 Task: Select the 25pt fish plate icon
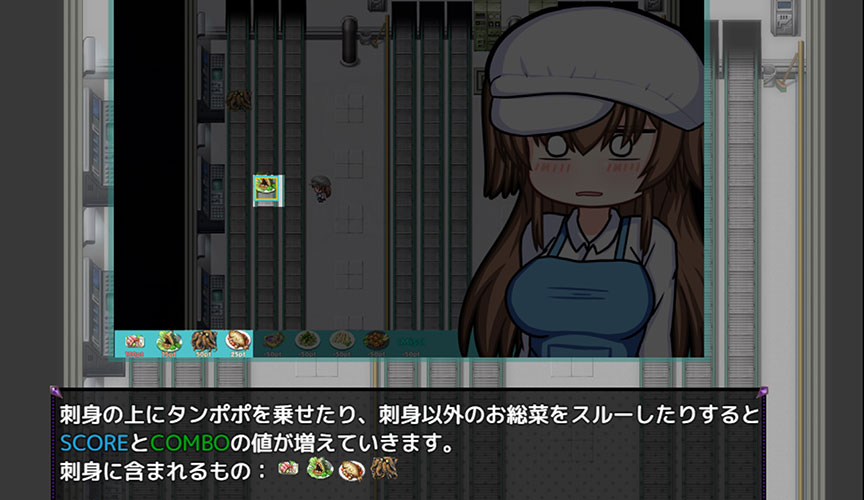pos(237,342)
